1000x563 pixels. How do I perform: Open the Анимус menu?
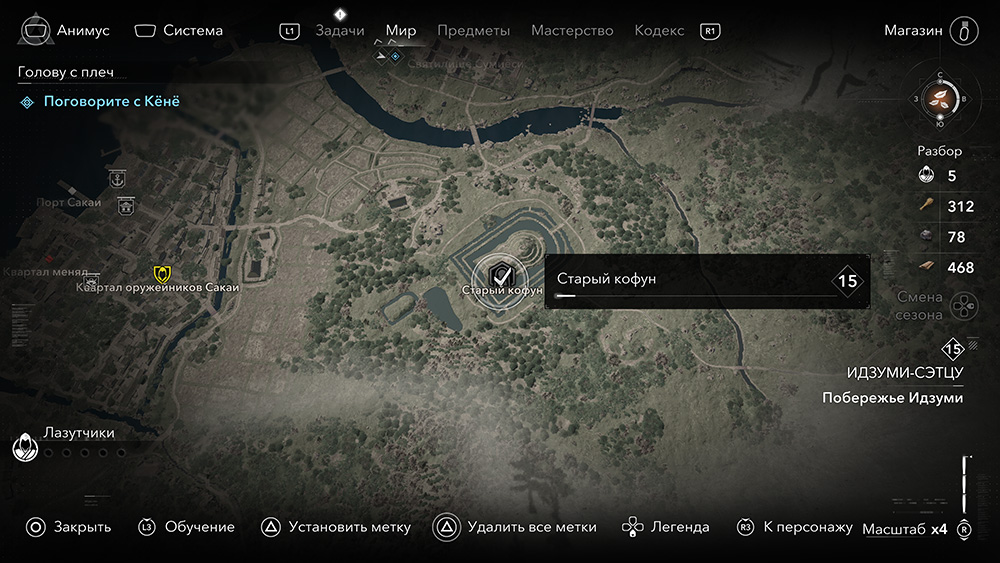pyautogui.click(x=62, y=30)
